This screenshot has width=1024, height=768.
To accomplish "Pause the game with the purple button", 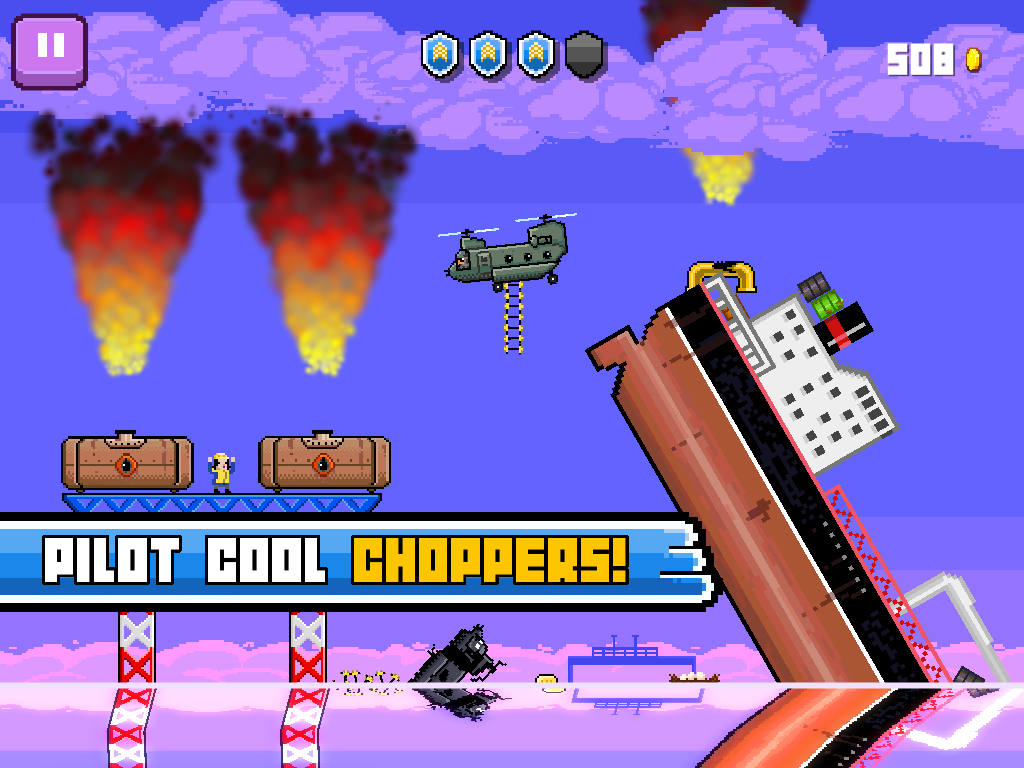I will click(x=50, y=48).
